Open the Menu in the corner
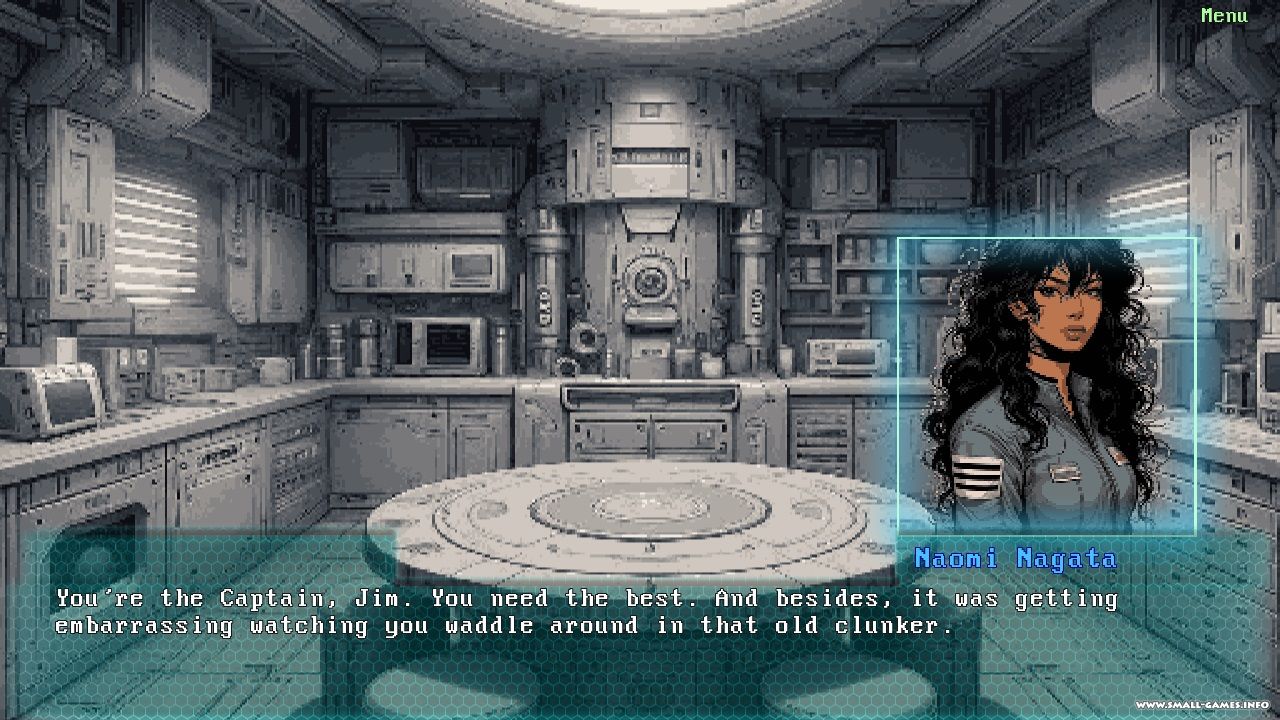 click(1224, 16)
